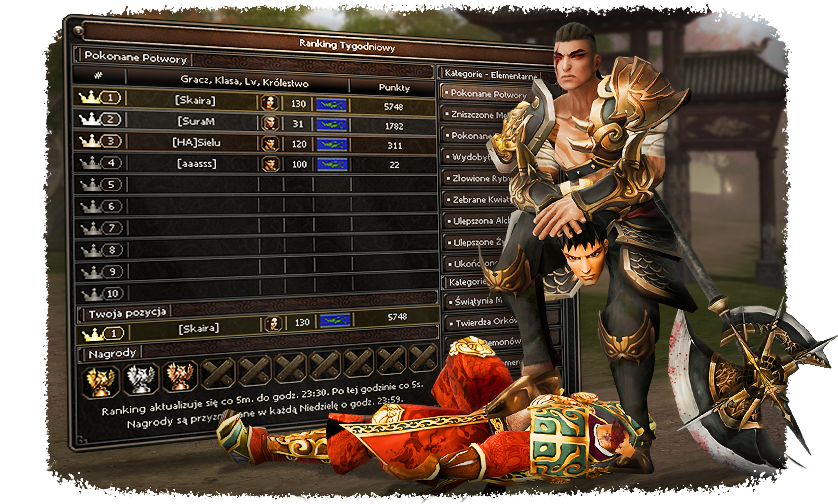The image size is (838, 504).
Task: Select the Zniszczone category entry
Action: click(476, 114)
